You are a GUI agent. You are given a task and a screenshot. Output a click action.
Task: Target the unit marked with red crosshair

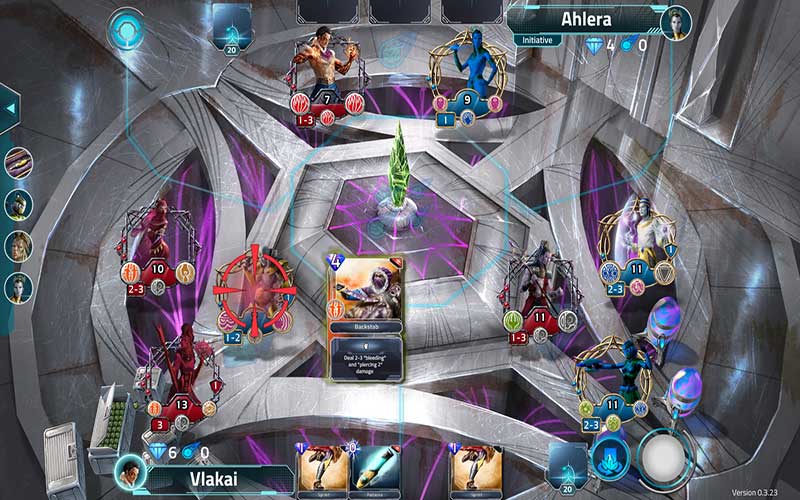(254, 289)
